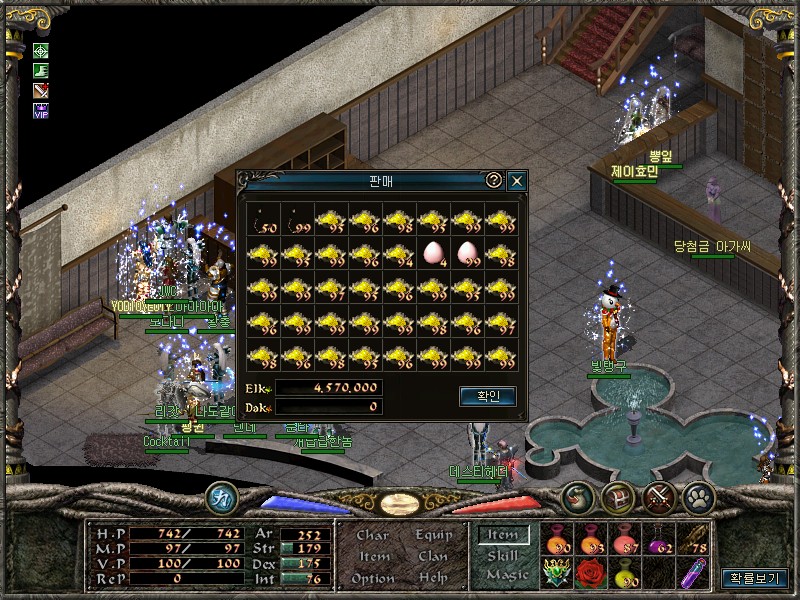The width and height of the screenshot is (800, 600).
Task: Select the pink egg stack of 4
Action: tap(433, 252)
